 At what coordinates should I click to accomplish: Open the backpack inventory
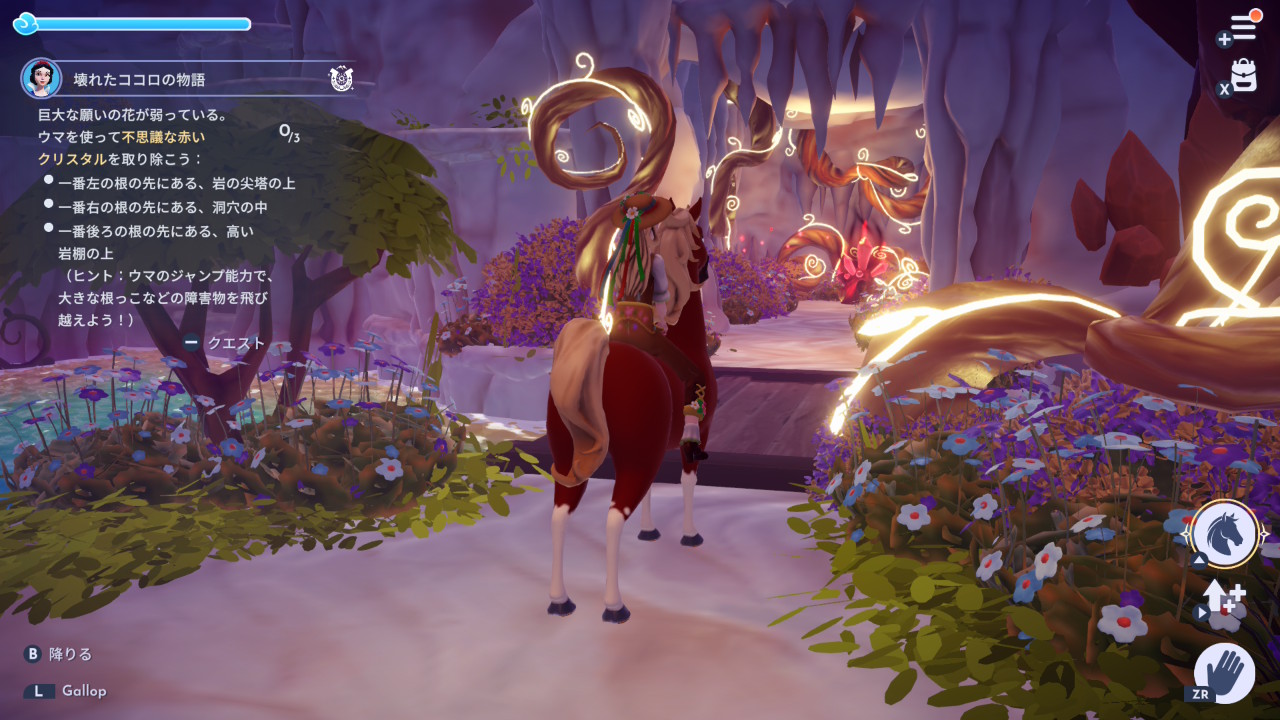pyautogui.click(x=1243, y=76)
